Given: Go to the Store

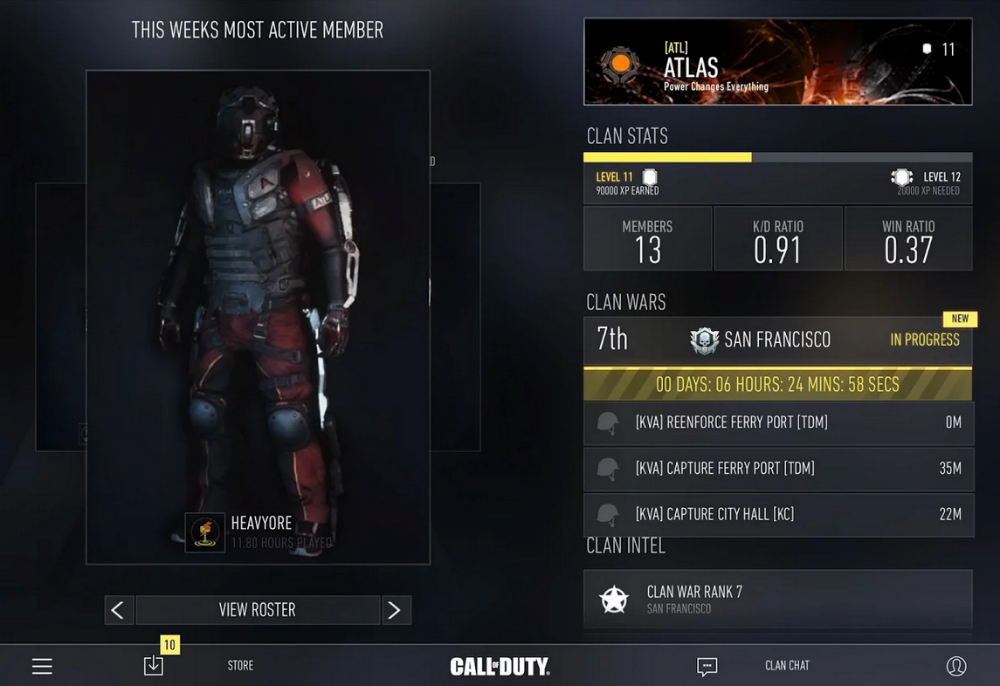Looking at the screenshot, I should pos(240,666).
